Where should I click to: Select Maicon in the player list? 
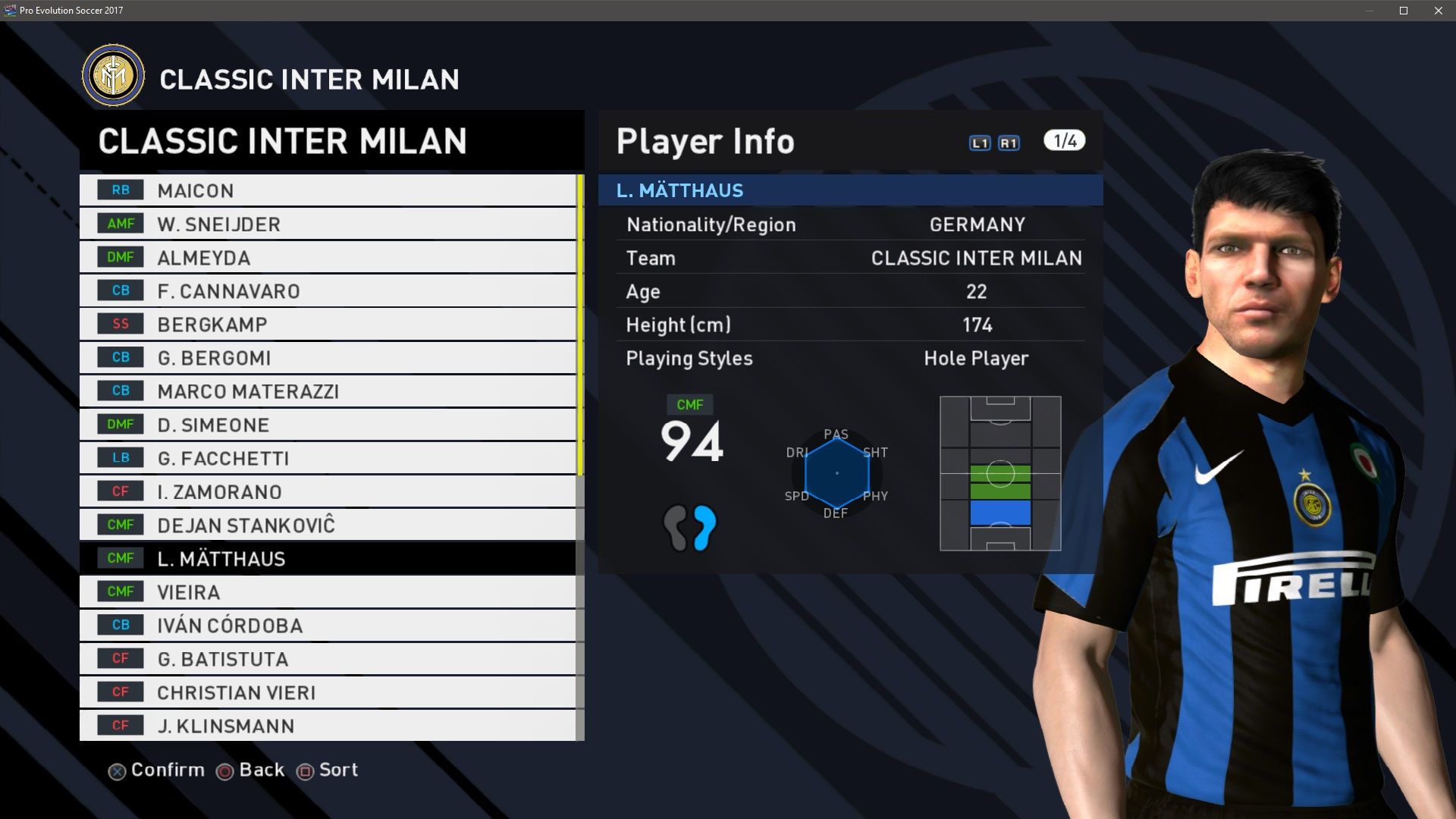pyautogui.click(x=328, y=190)
